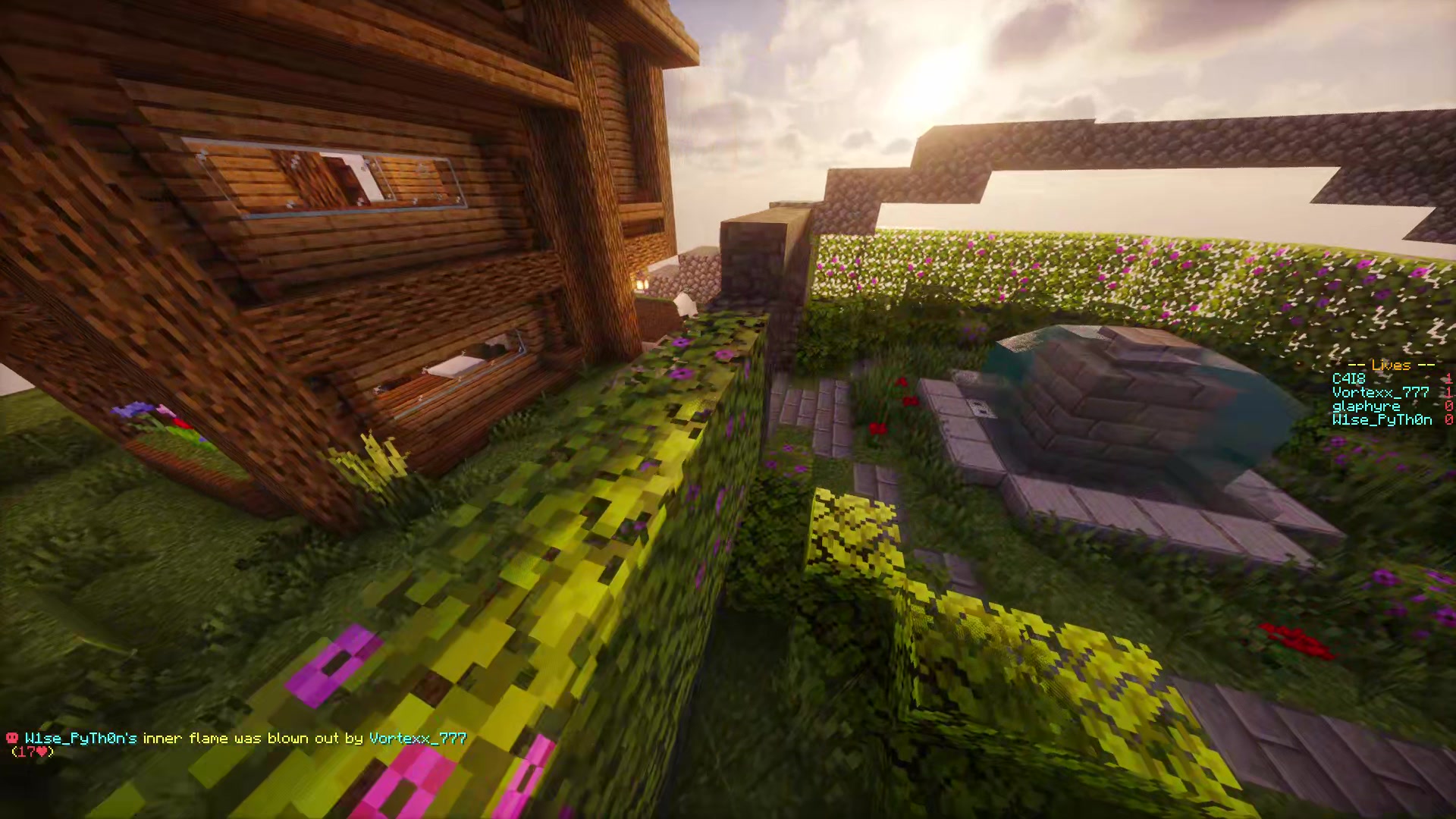Click the red life counter beside Vortexx_777
Image resolution: width=1456 pixels, height=819 pixels.
[1450, 392]
